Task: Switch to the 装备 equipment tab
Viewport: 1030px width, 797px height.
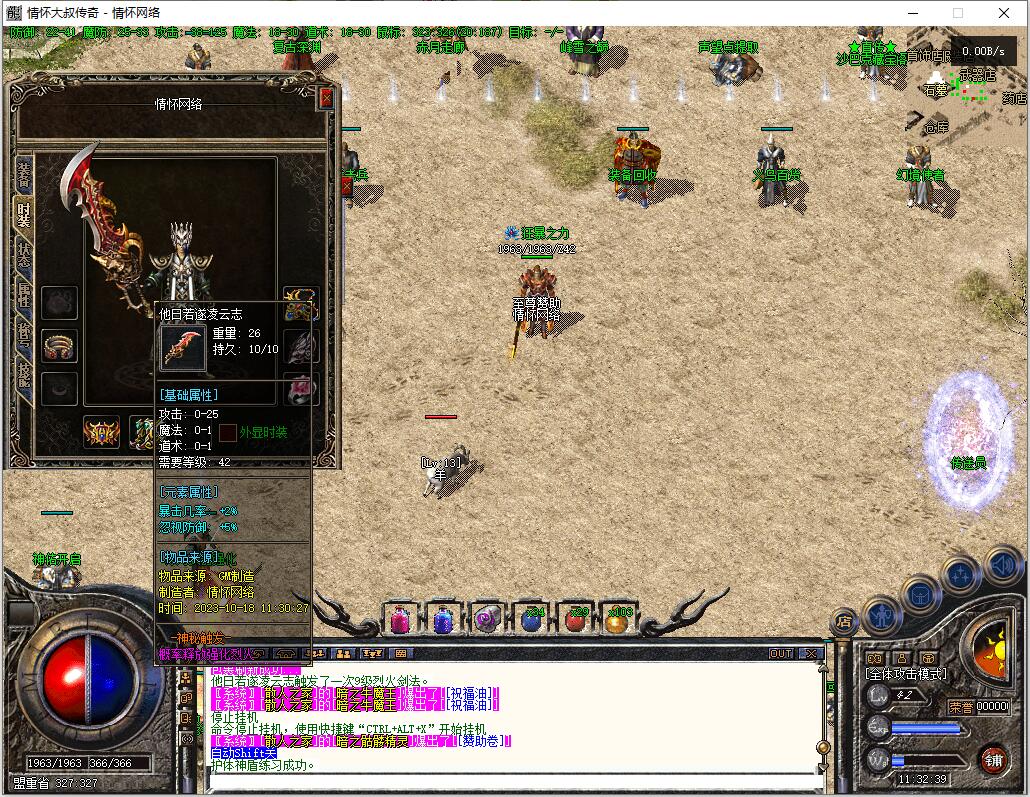Action: tap(22, 176)
